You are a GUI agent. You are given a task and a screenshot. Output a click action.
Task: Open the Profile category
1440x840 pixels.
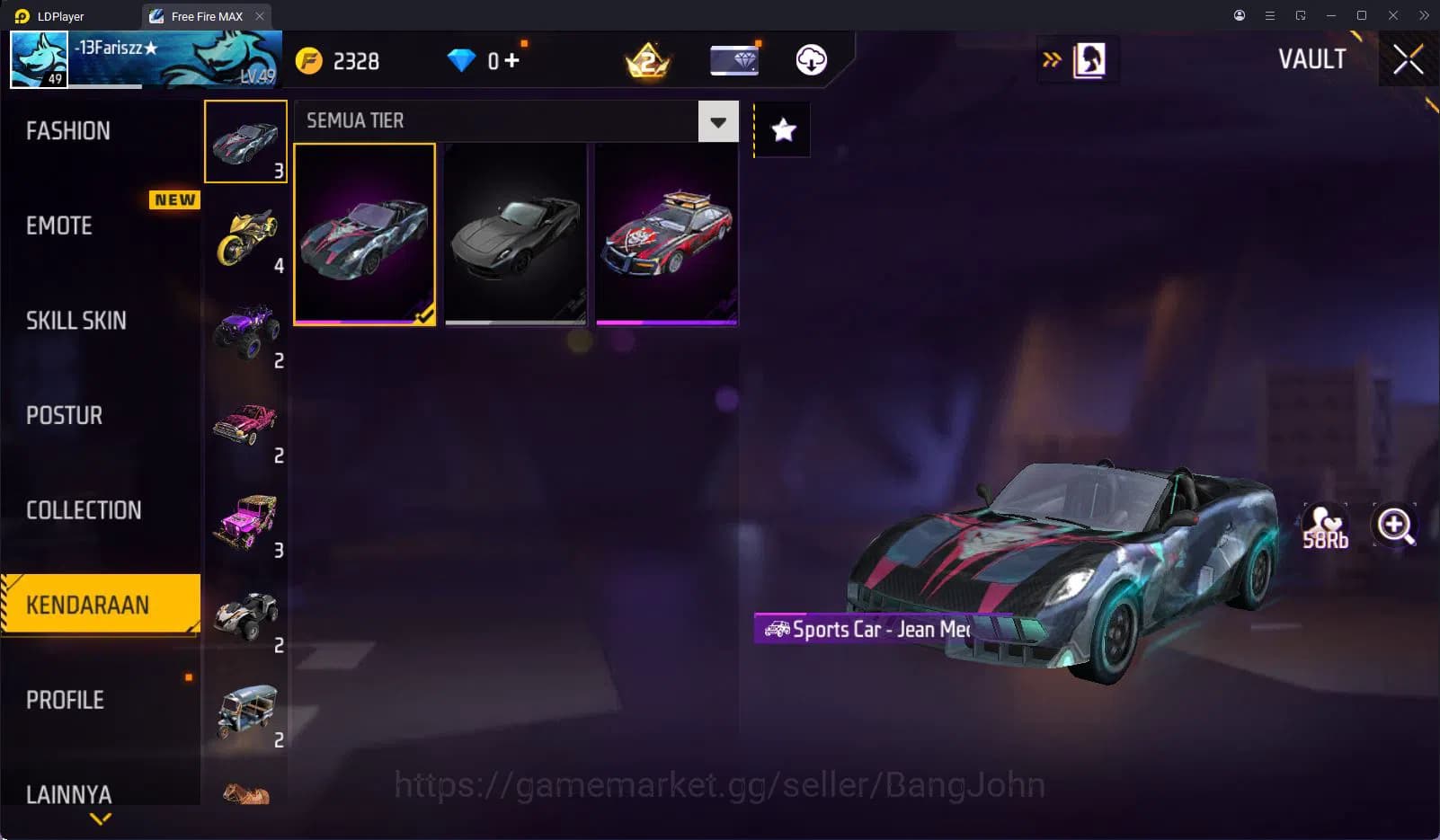[x=65, y=700]
